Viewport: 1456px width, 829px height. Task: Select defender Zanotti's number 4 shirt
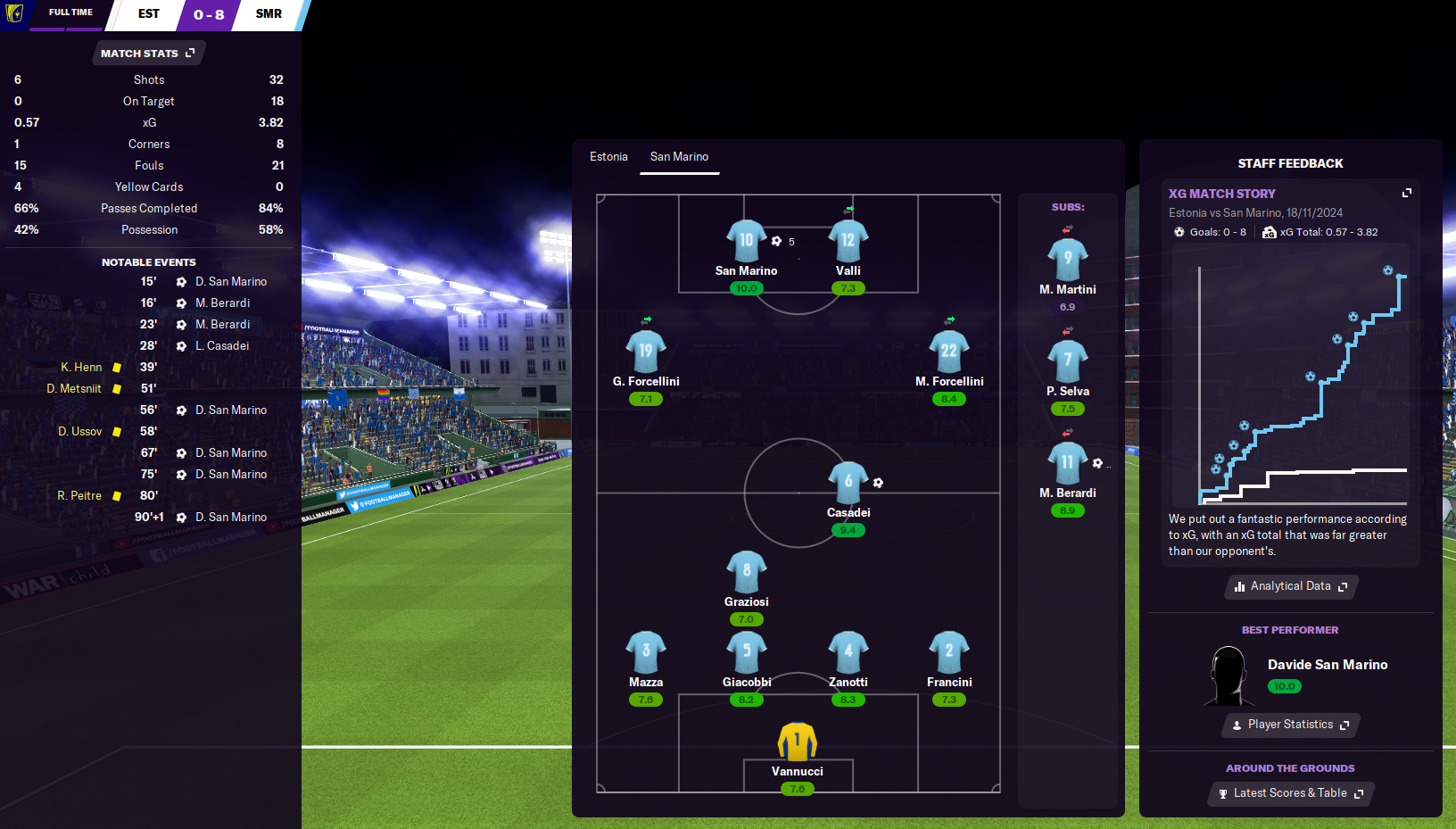click(848, 652)
